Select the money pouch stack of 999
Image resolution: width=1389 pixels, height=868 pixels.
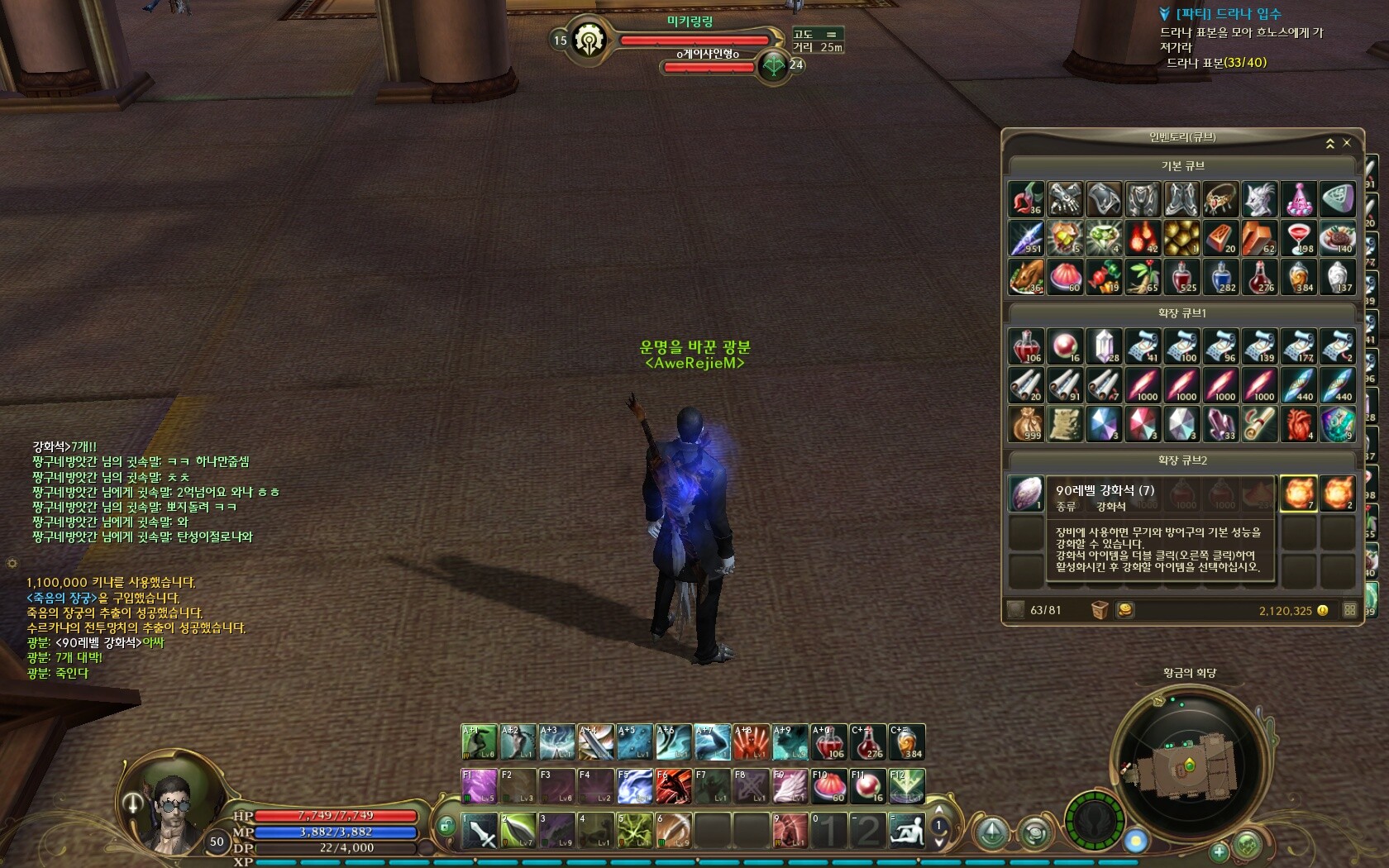point(1026,424)
